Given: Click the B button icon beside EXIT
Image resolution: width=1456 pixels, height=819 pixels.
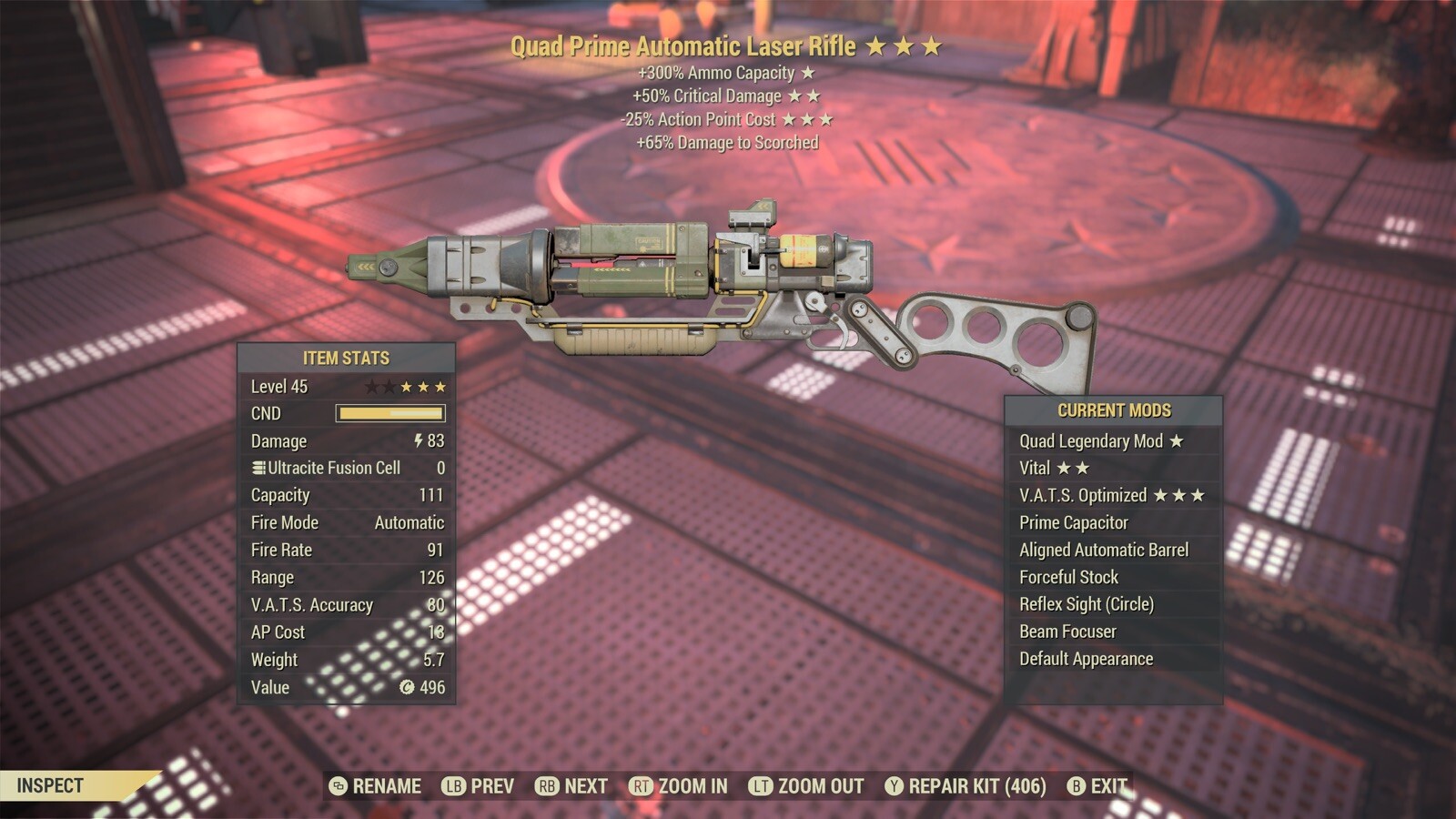Looking at the screenshot, I should 1077,785.
